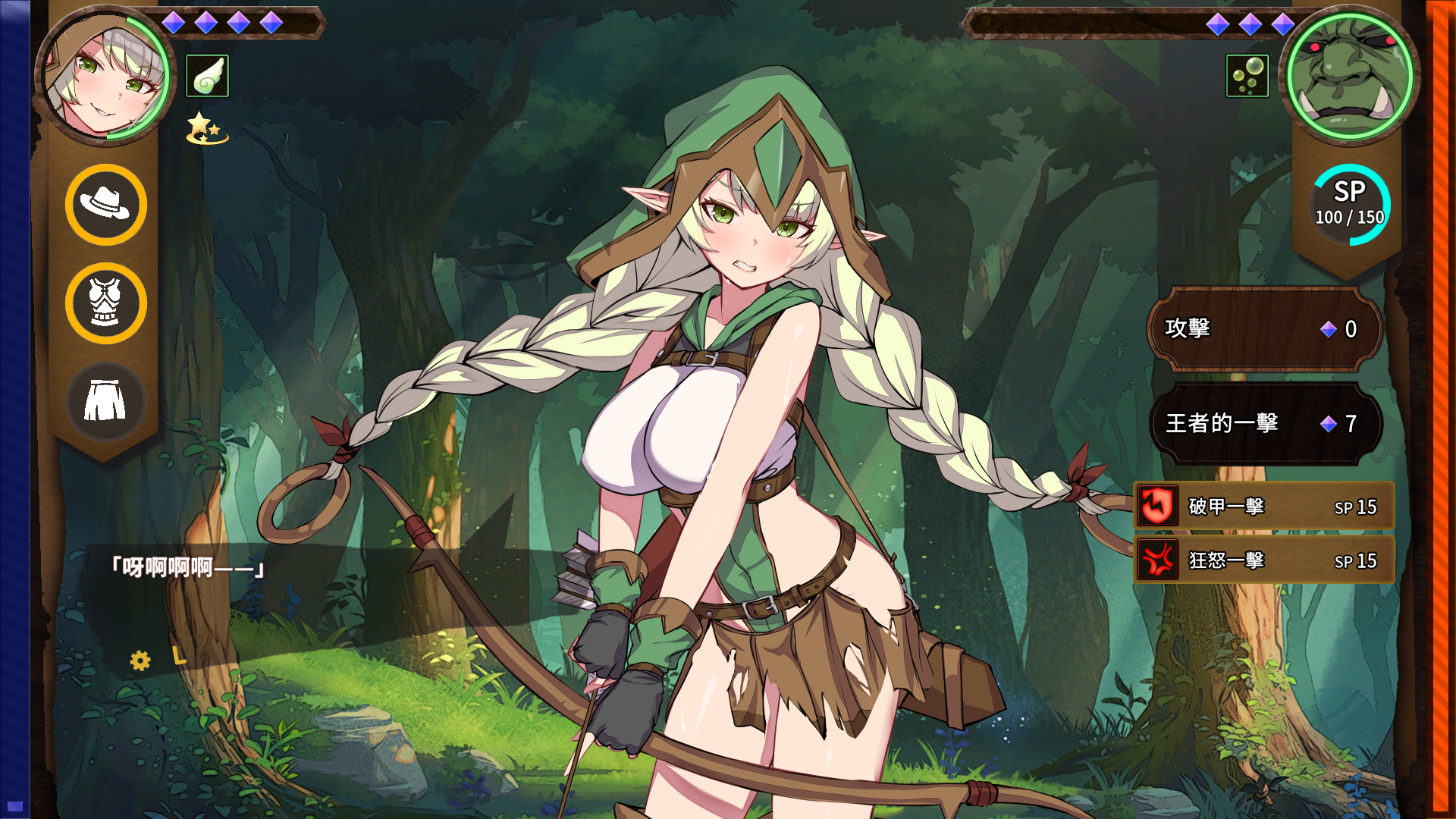
Task: Click the skirt equipment icon
Action: [x=106, y=401]
